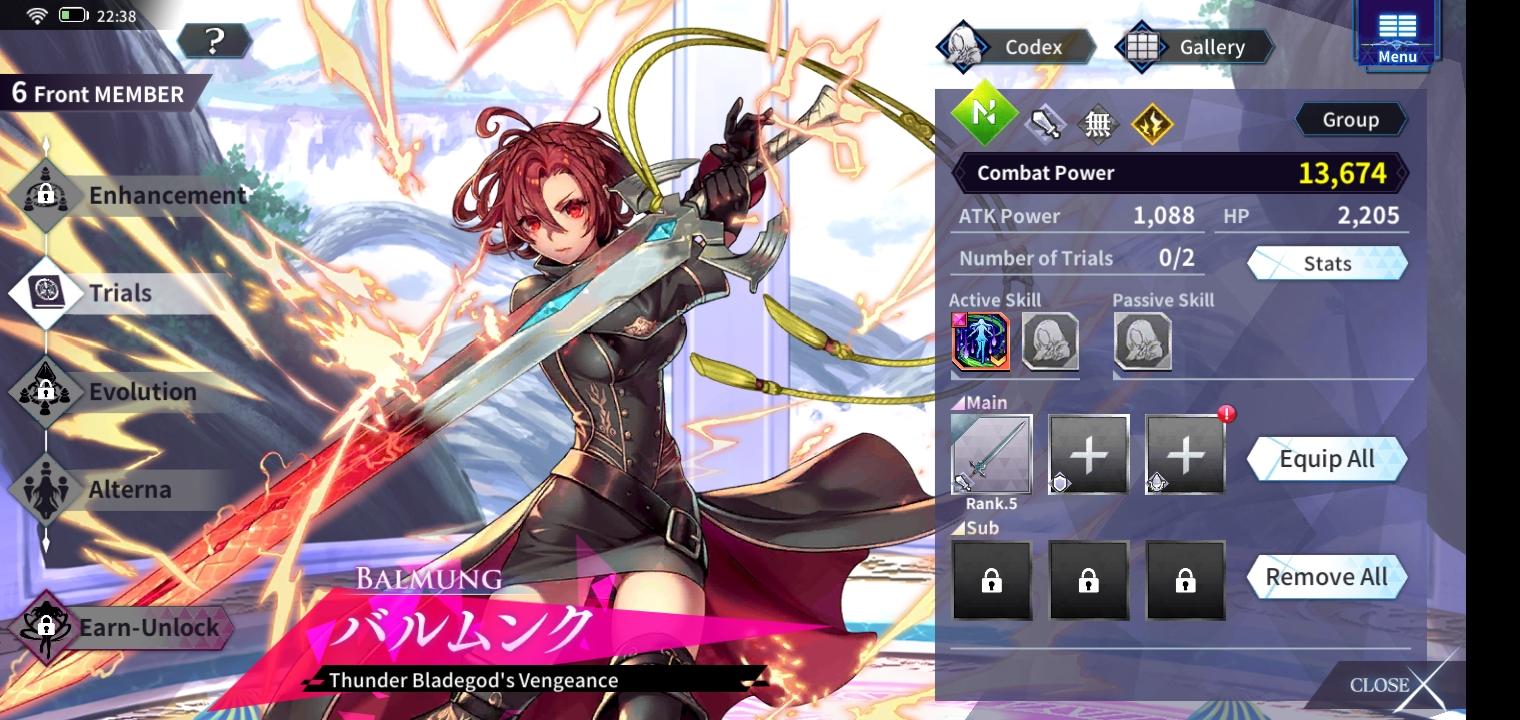Tap the Evolution sidebar icon
The height and width of the screenshot is (720, 1520).
click(x=46, y=391)
